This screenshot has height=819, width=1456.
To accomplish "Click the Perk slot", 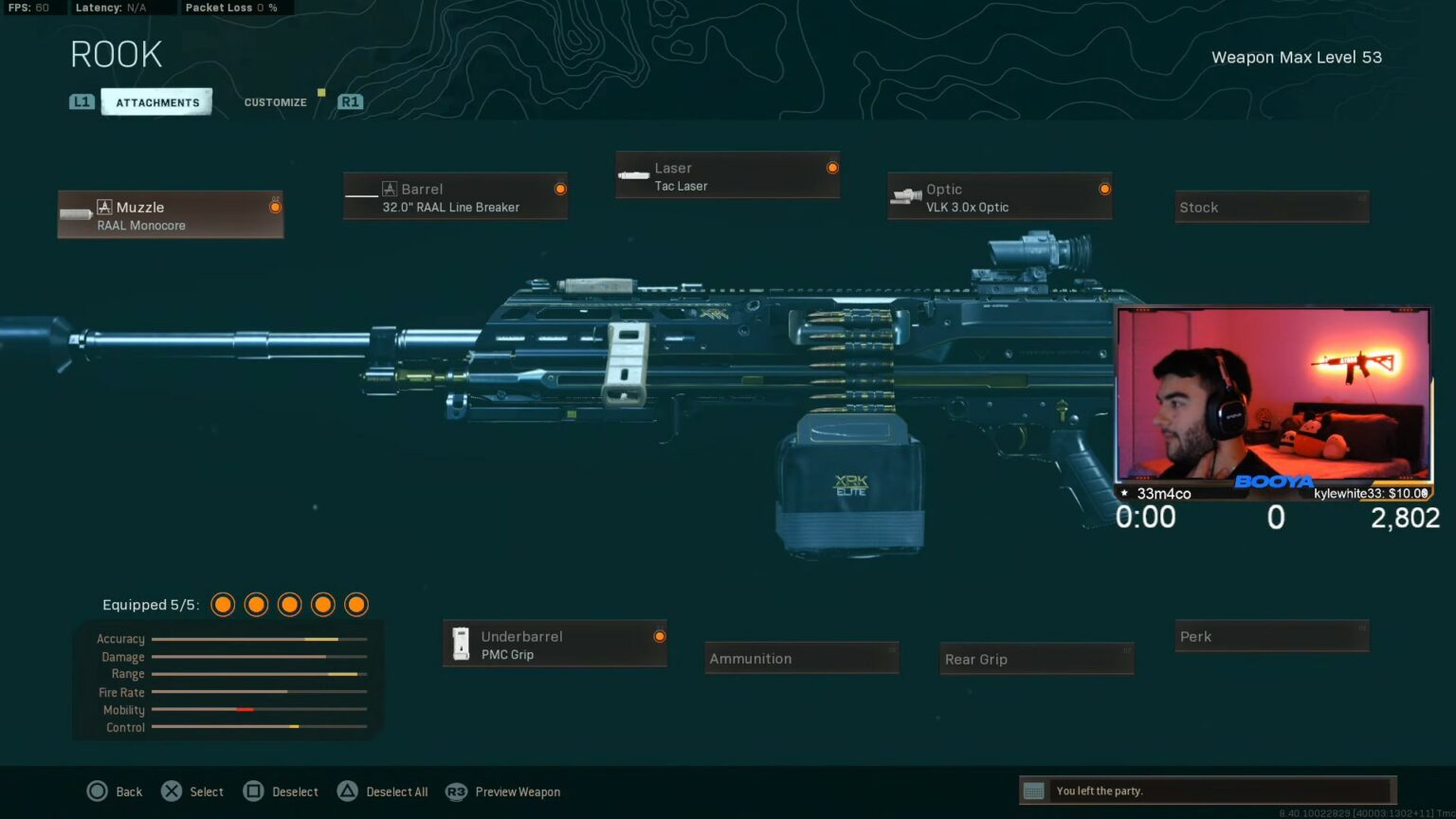I will pyautogui.click(x=1271, y=636).
